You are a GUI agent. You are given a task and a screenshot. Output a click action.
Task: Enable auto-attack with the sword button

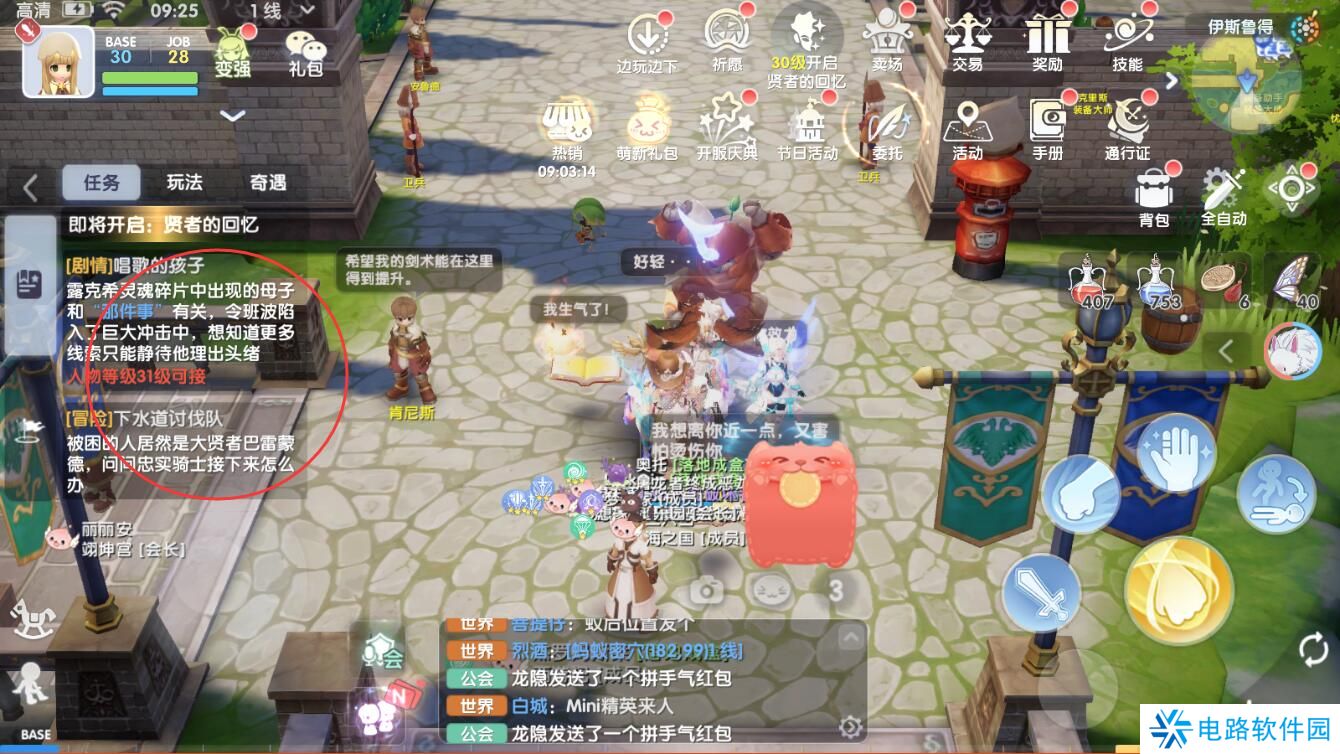click(1041, 592)
